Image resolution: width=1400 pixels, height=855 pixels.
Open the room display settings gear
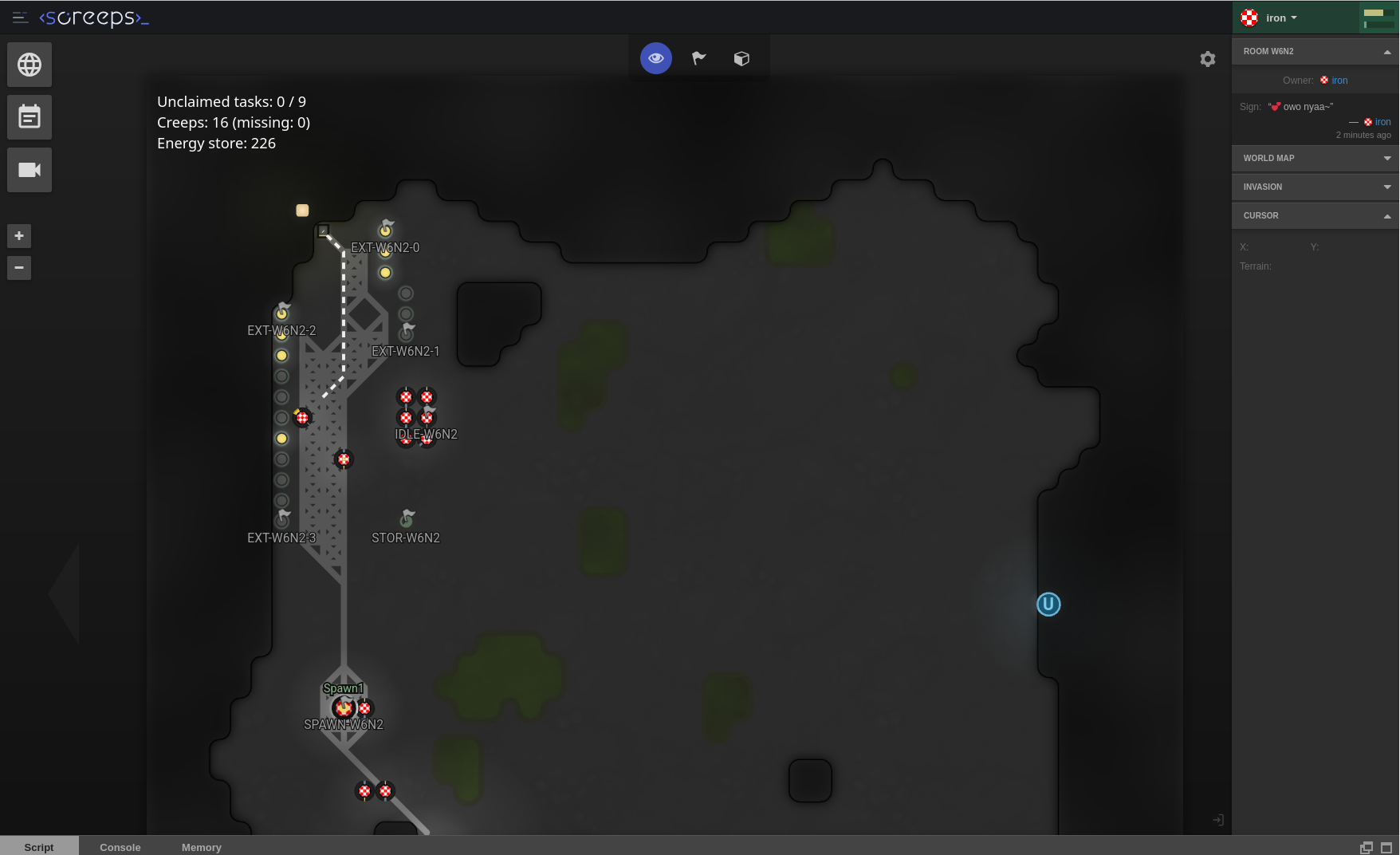[x=1208, y=59]
